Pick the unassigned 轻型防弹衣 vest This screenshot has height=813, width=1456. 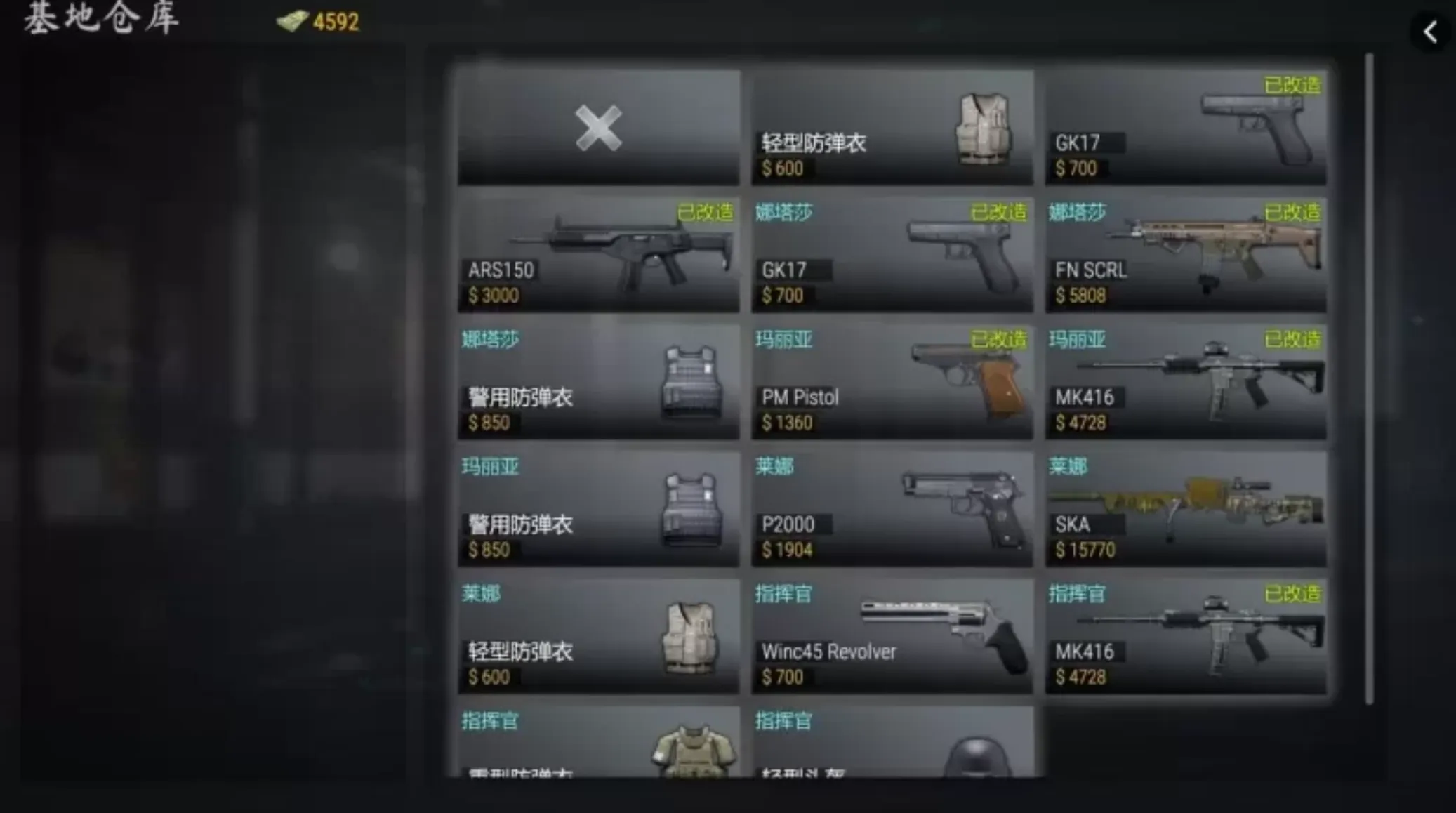892,128
